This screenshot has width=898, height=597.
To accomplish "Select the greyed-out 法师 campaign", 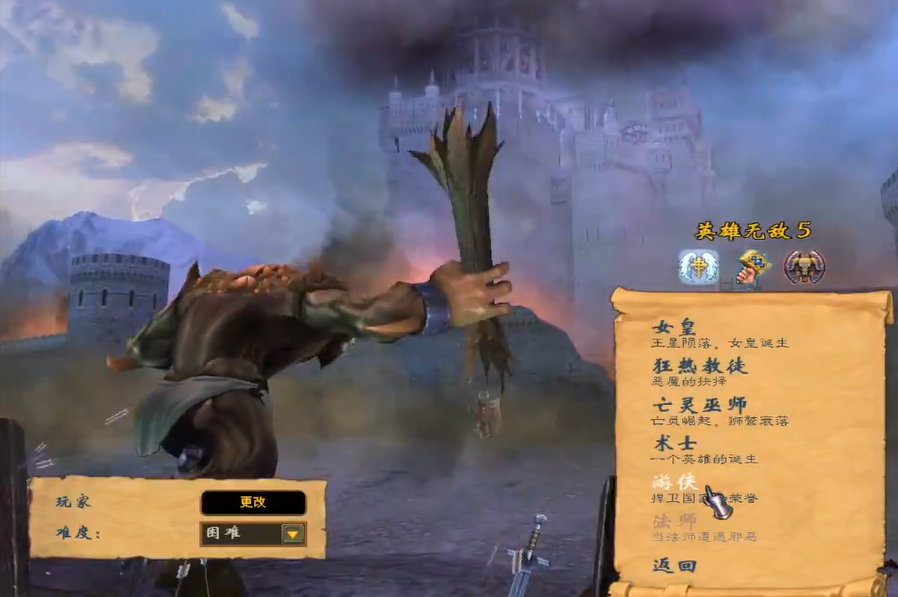I will click(x=675, y=521).
